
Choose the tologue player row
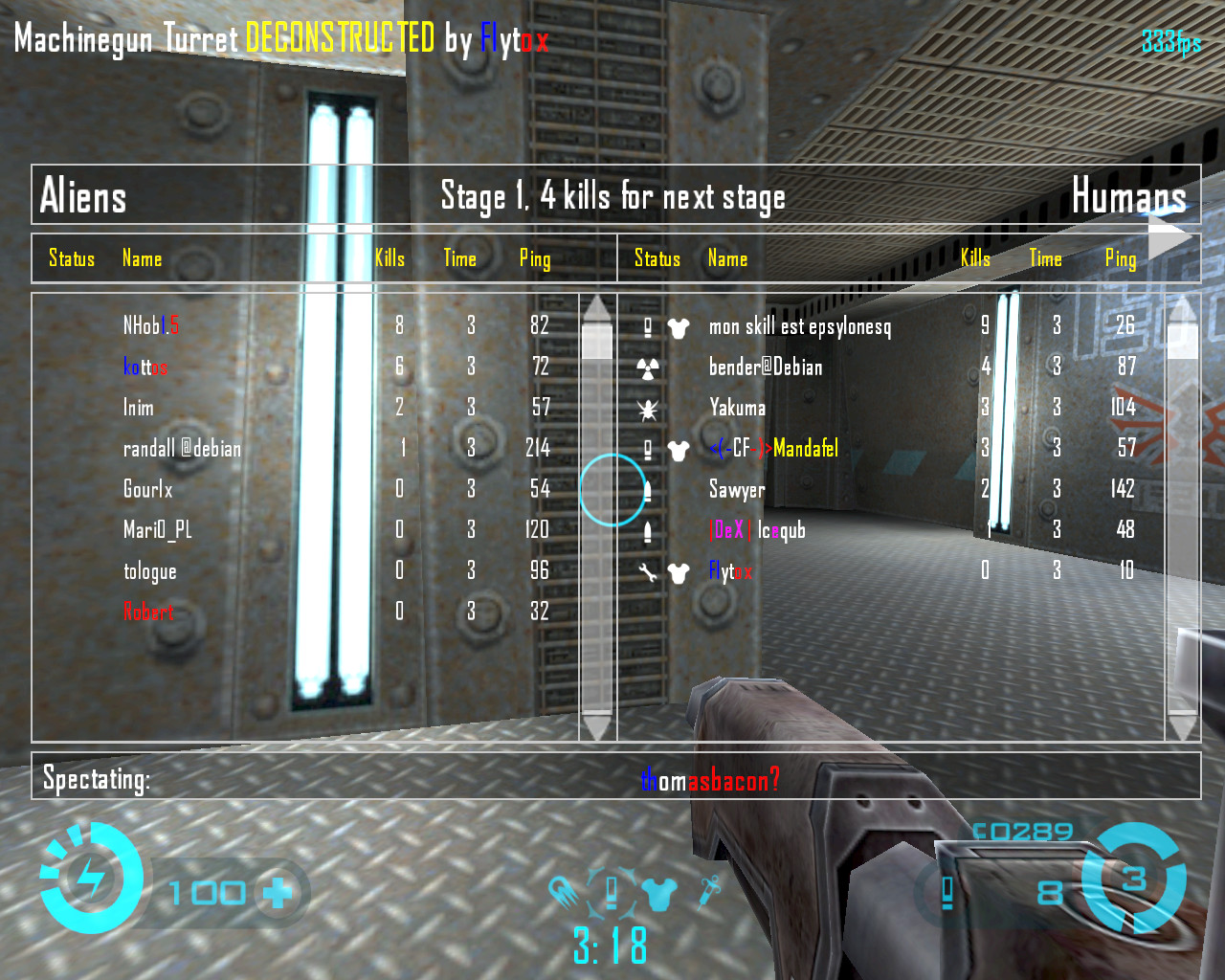150,571
